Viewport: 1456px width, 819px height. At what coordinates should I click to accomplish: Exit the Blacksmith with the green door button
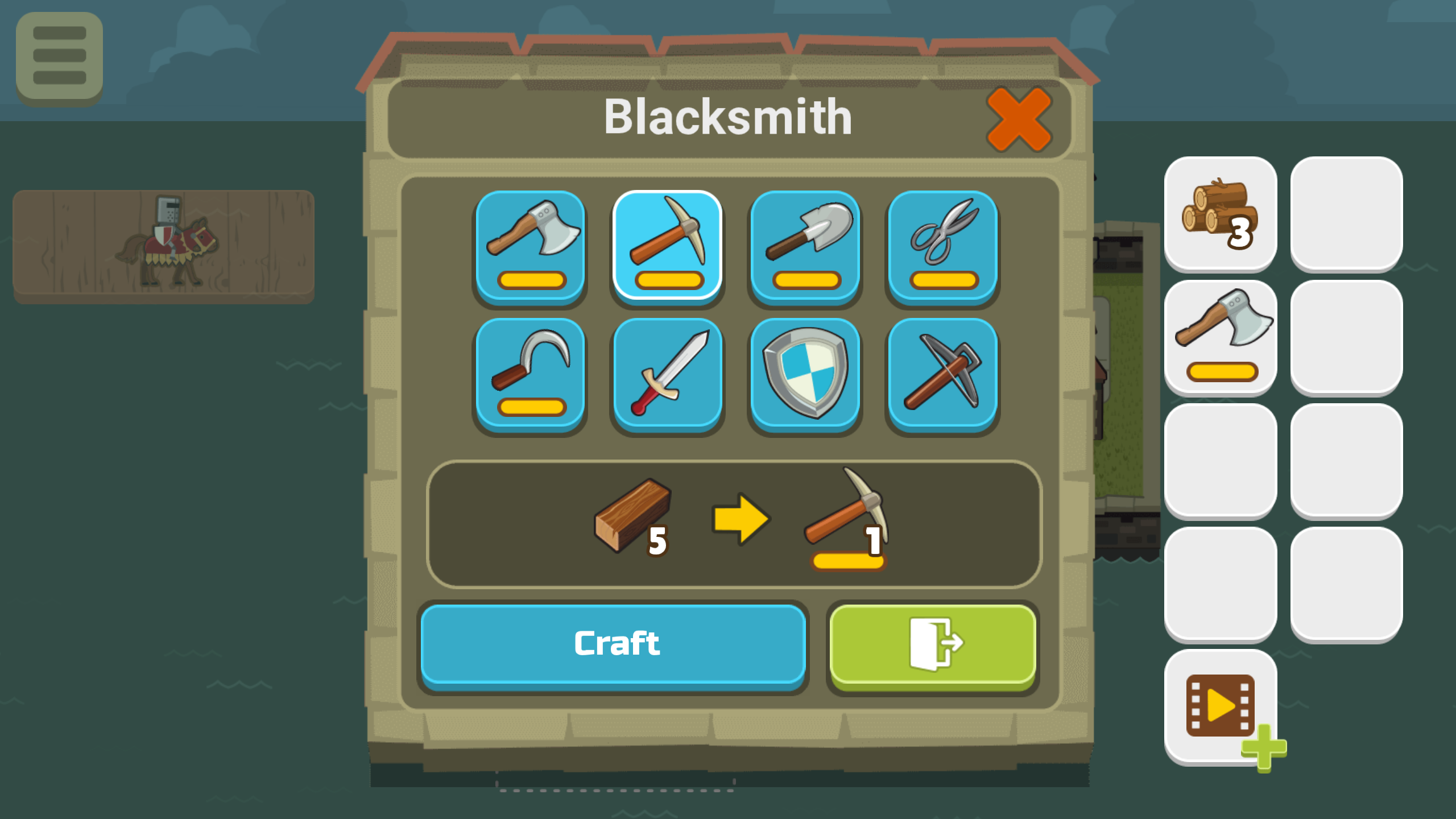tap(932, 644)
